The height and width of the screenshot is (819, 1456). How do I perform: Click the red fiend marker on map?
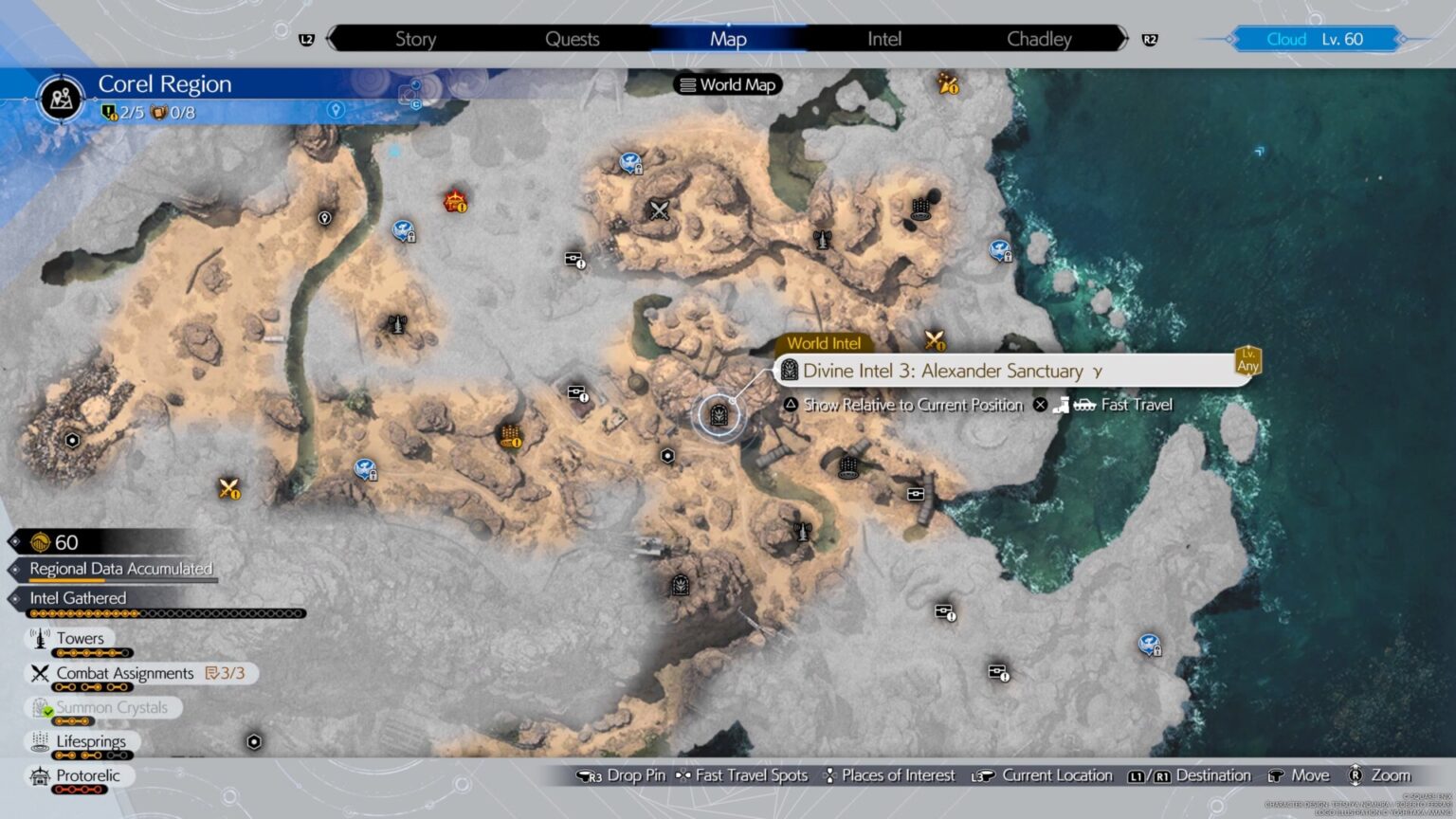(x=456, y=201)
